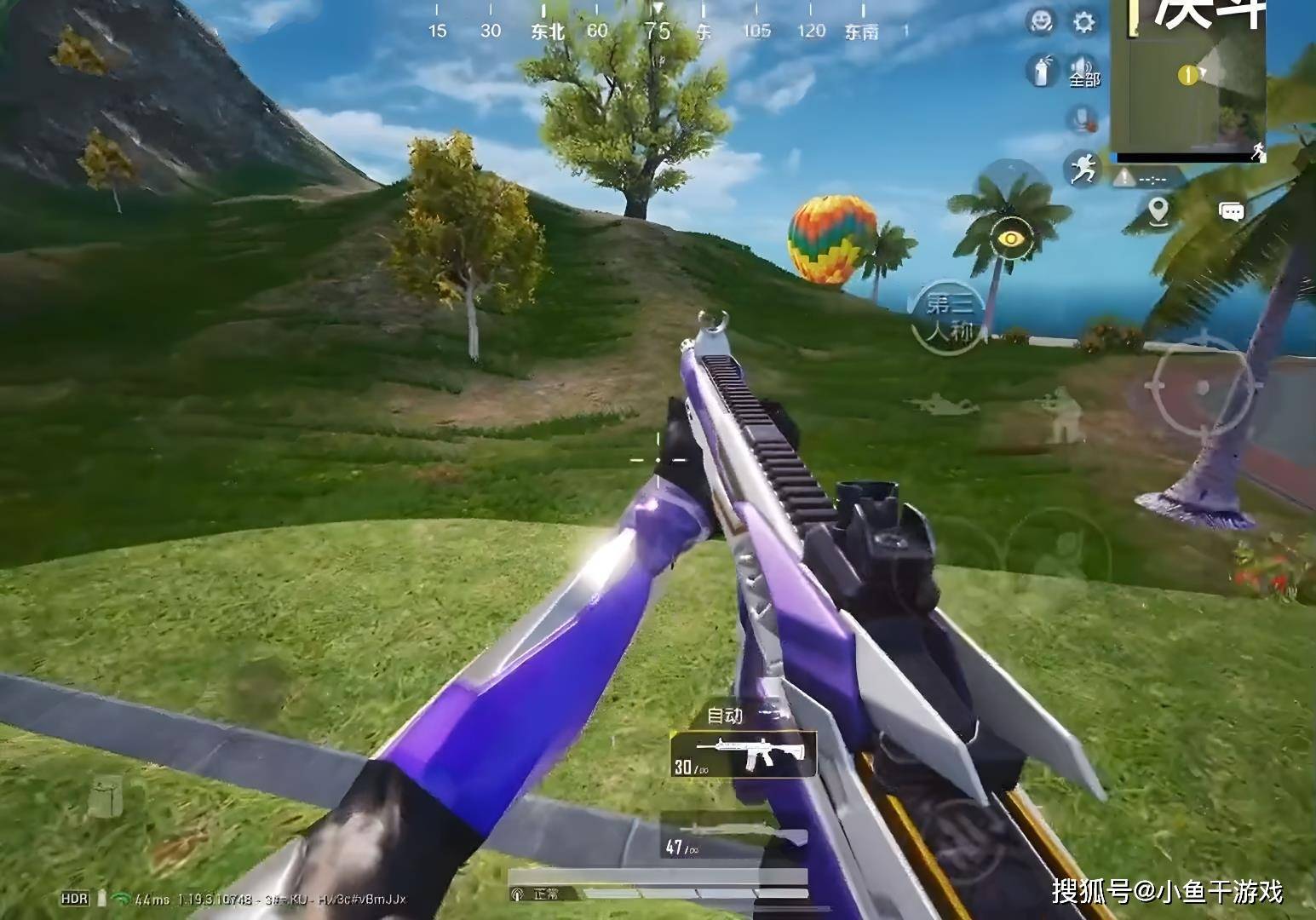Select the rifle slot with 30 ammo
The image size is (1316, 920).
click(x=743, y=755)
